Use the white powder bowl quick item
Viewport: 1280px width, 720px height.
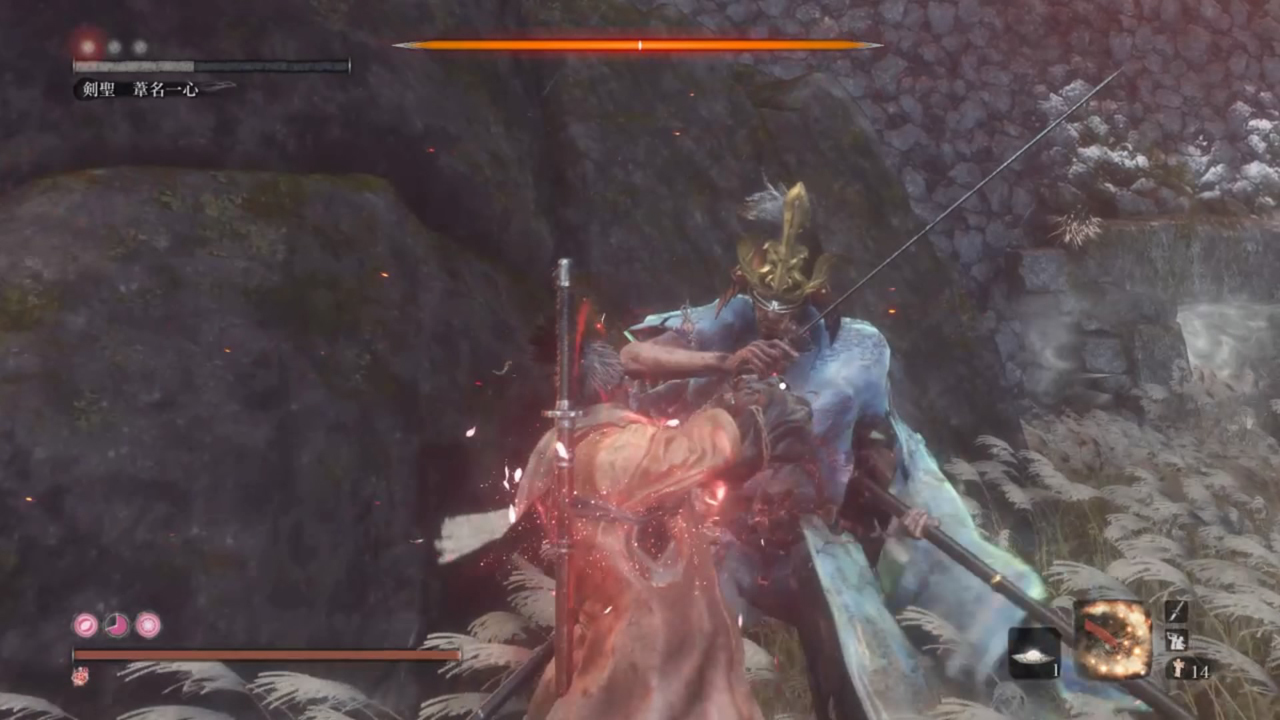click(x=1033, y=652)
